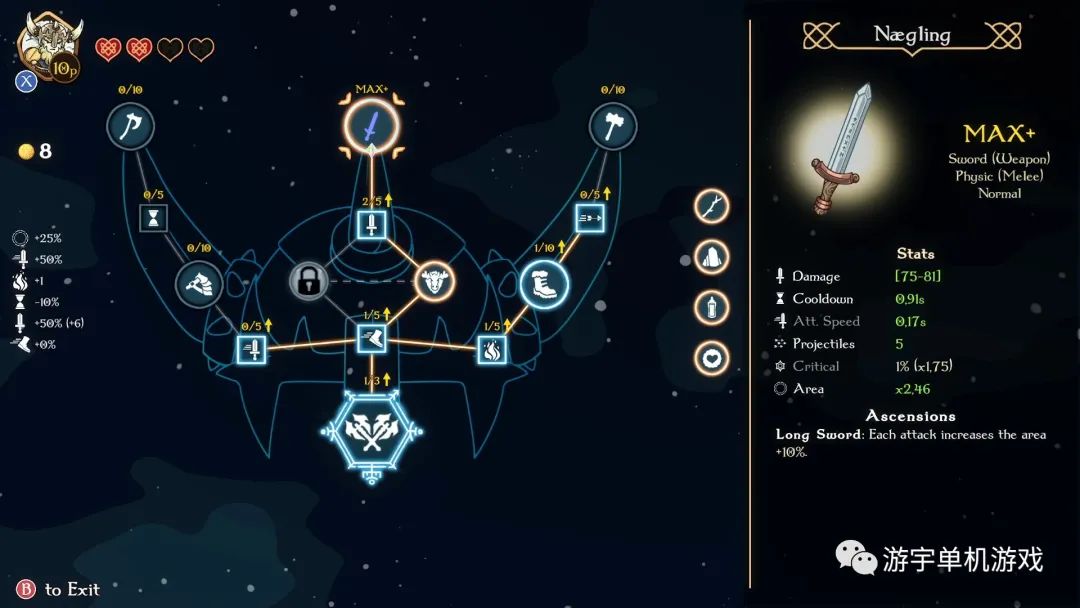Select the hammer weapon node
This screenshot has width=1080, height=608.
coord(613,127)
